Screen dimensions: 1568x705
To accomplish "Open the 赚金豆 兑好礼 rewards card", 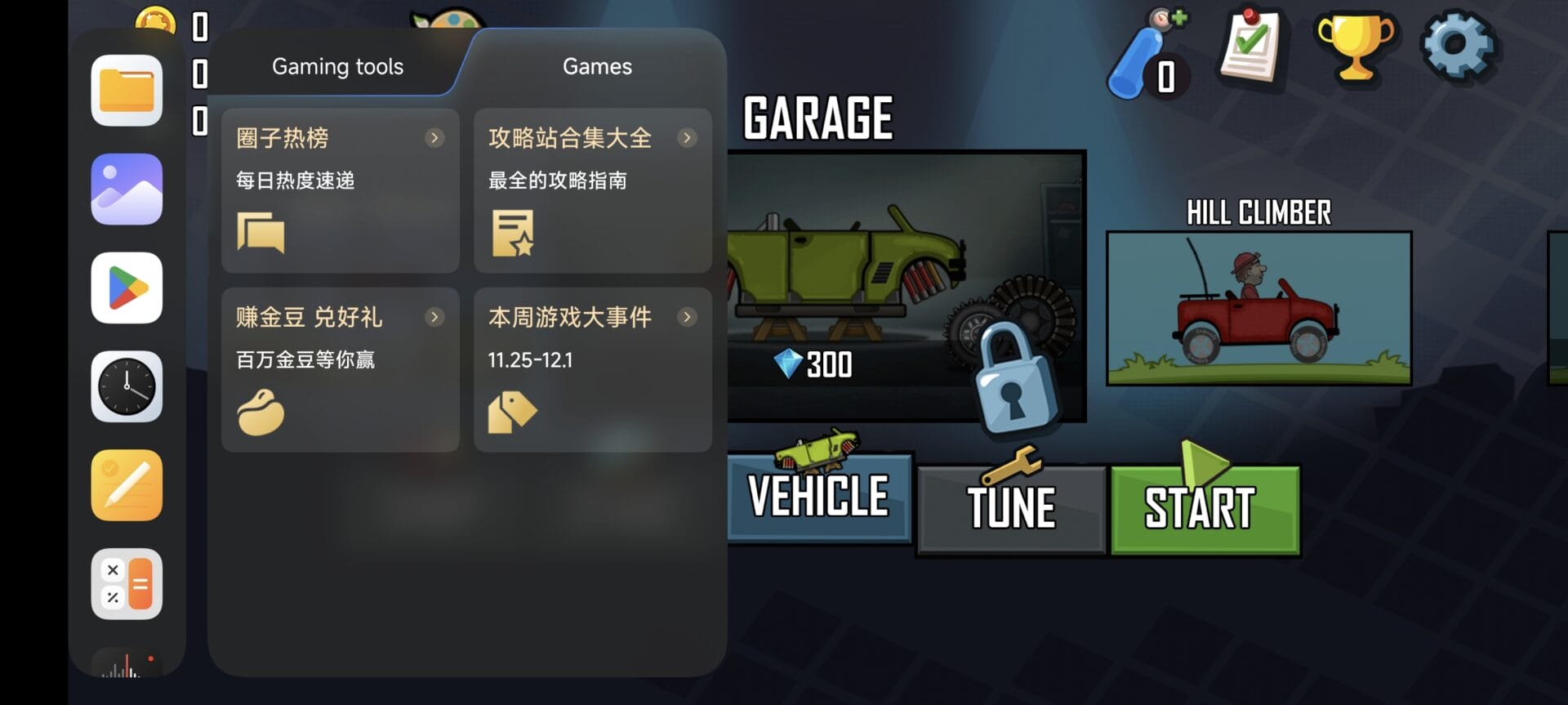I will point(340,369).
